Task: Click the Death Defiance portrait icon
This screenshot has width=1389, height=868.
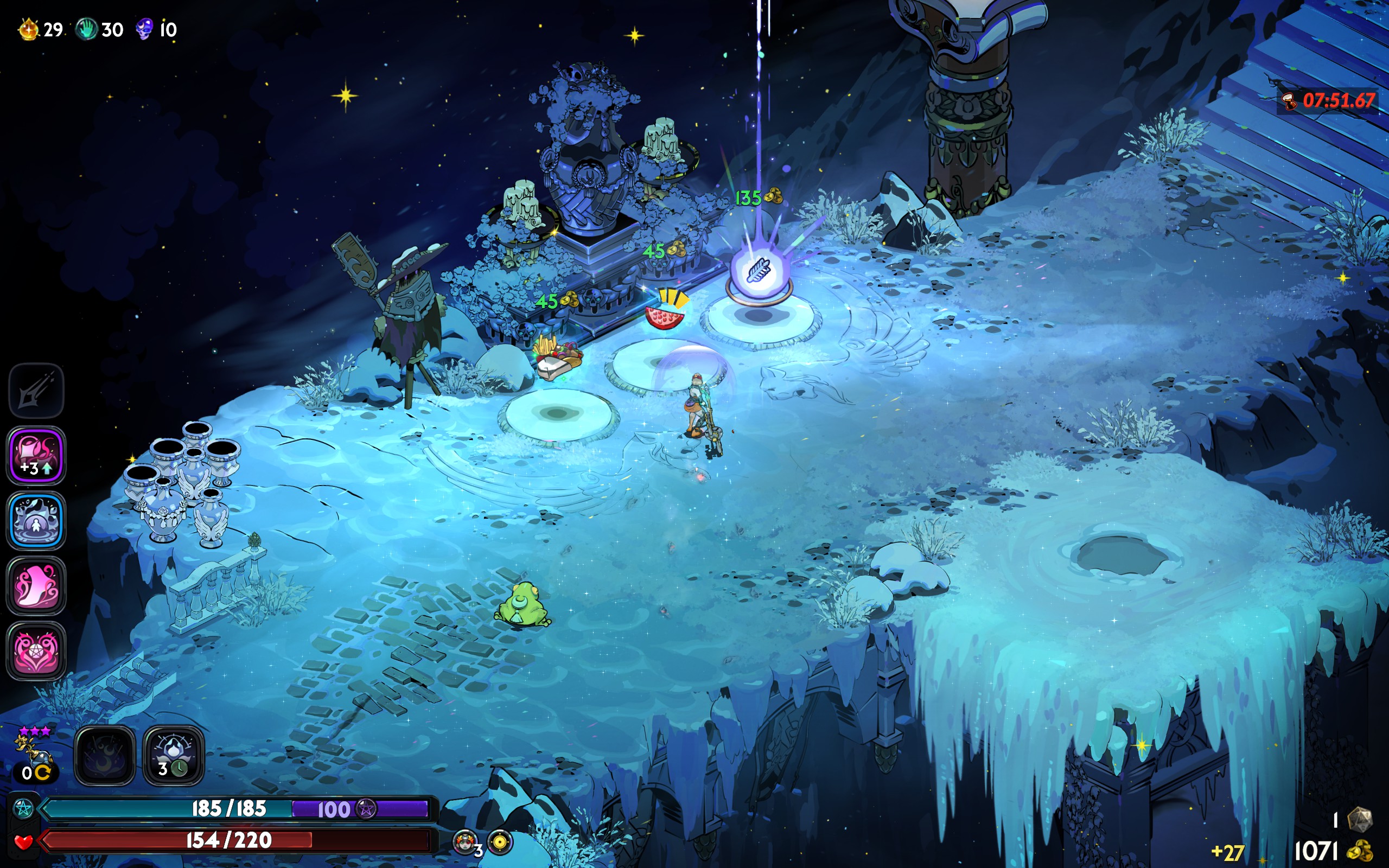Action: tap(466, 841)
